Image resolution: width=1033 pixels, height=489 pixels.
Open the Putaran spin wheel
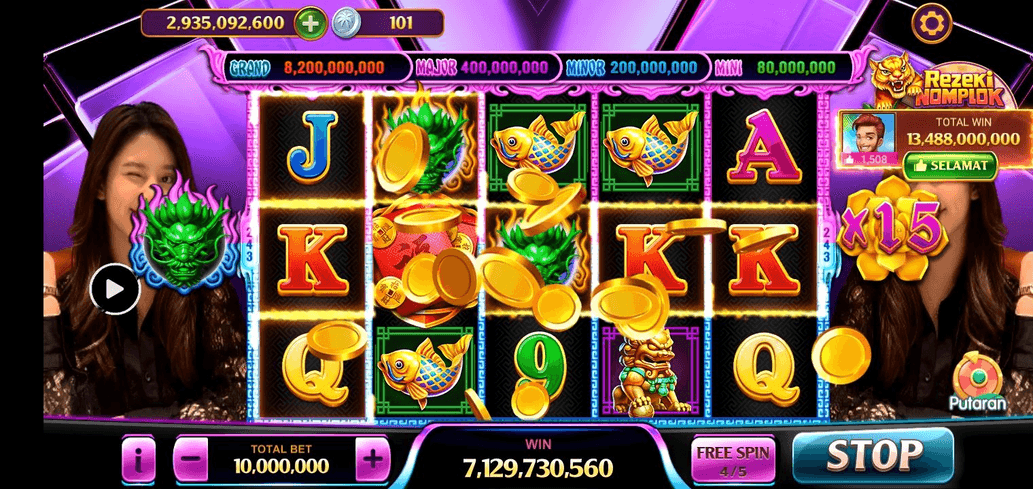coord(971,382)
